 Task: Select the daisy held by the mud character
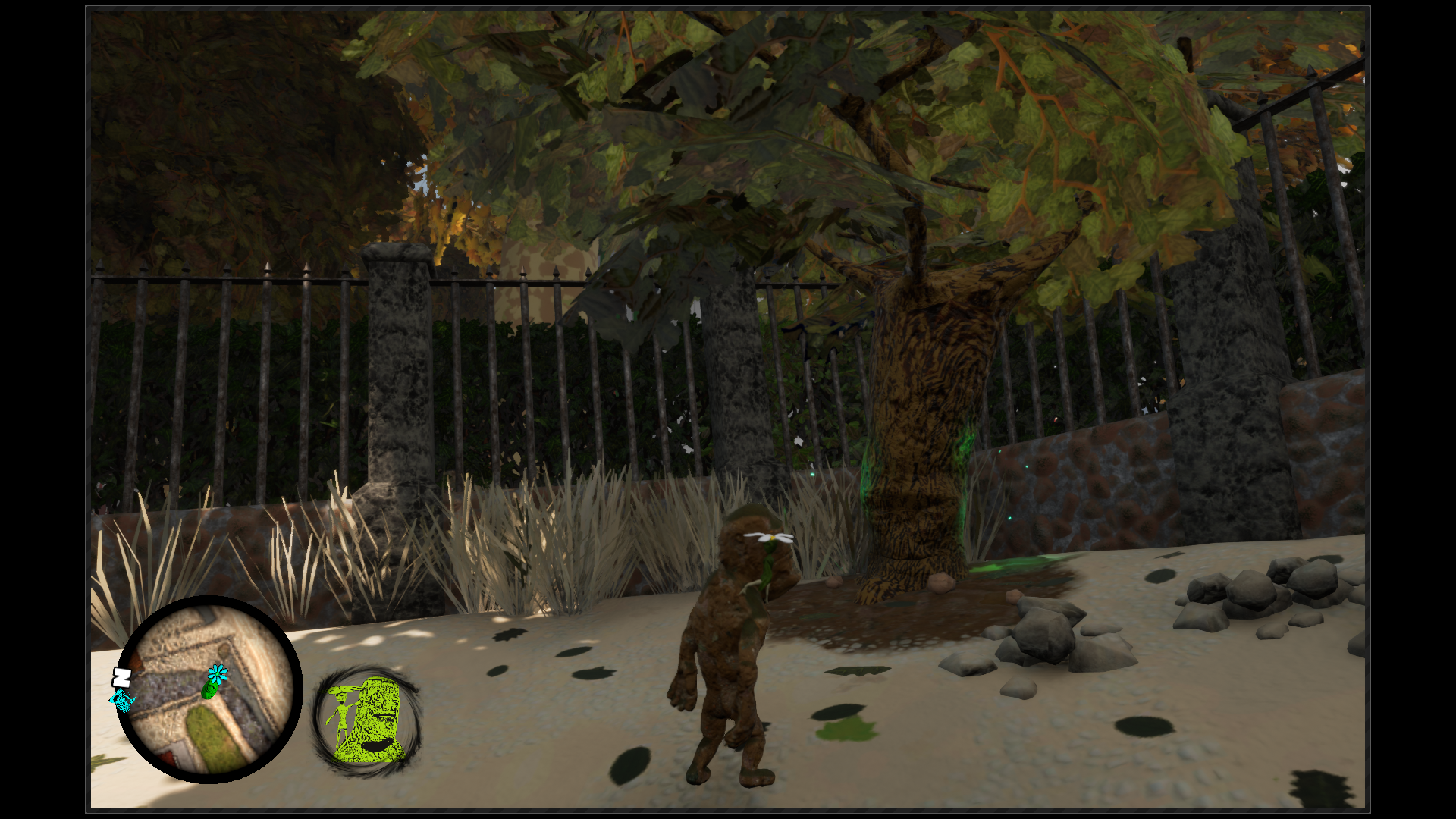click(770, 538)
